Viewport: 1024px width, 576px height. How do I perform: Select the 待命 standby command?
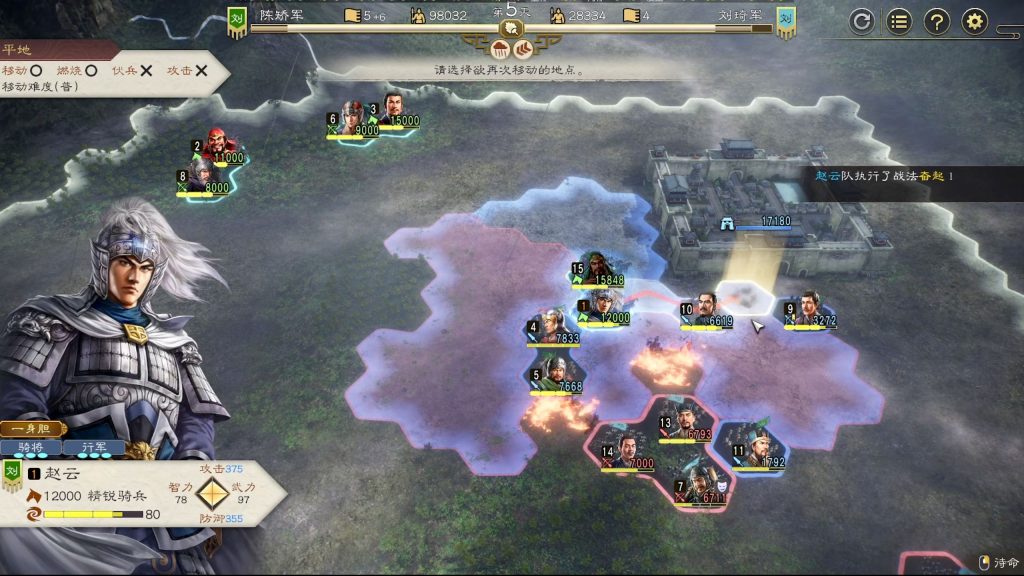(x=999, y=562)
